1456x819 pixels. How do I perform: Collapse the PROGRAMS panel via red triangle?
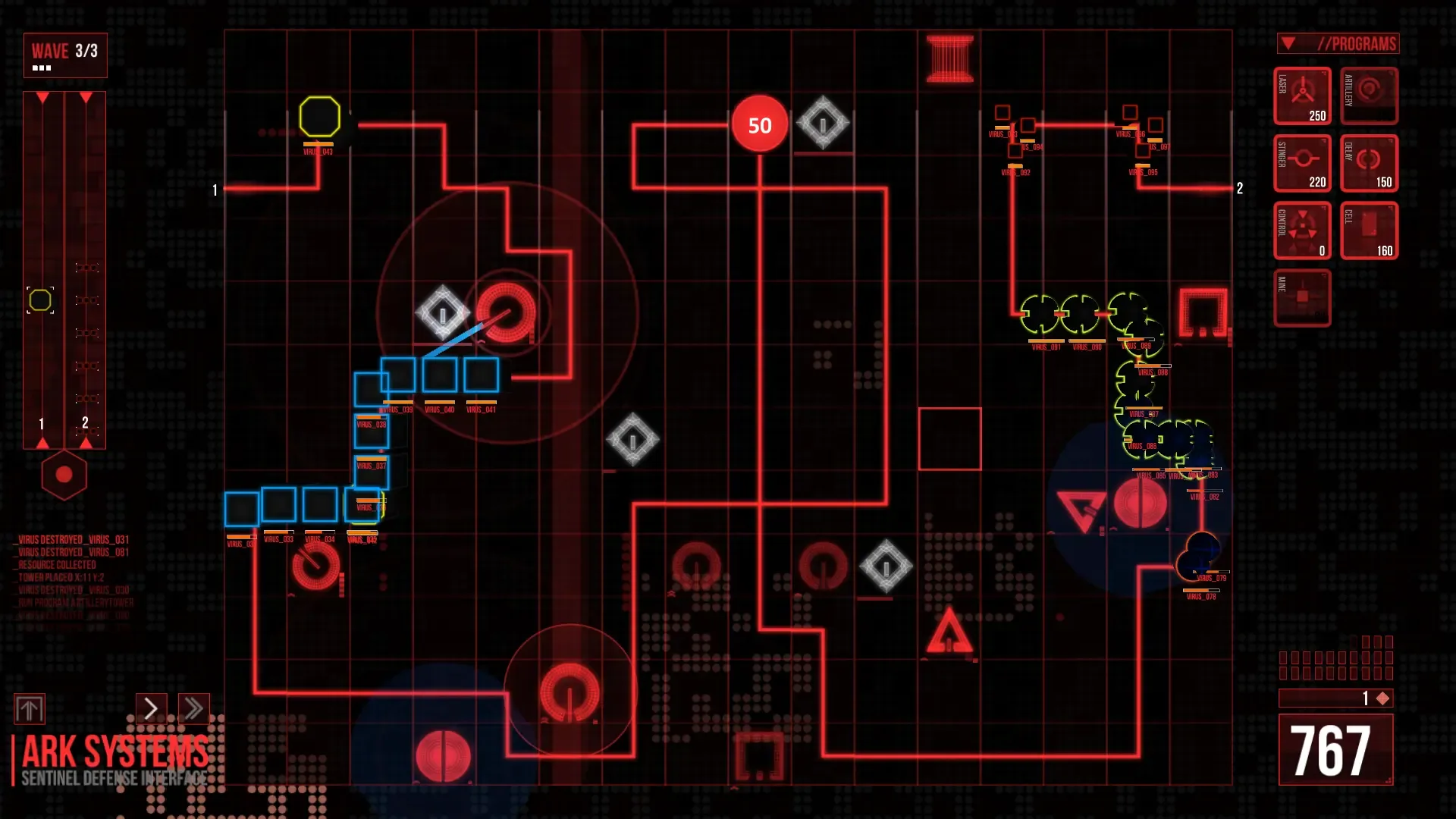(x=1287, y=43)
